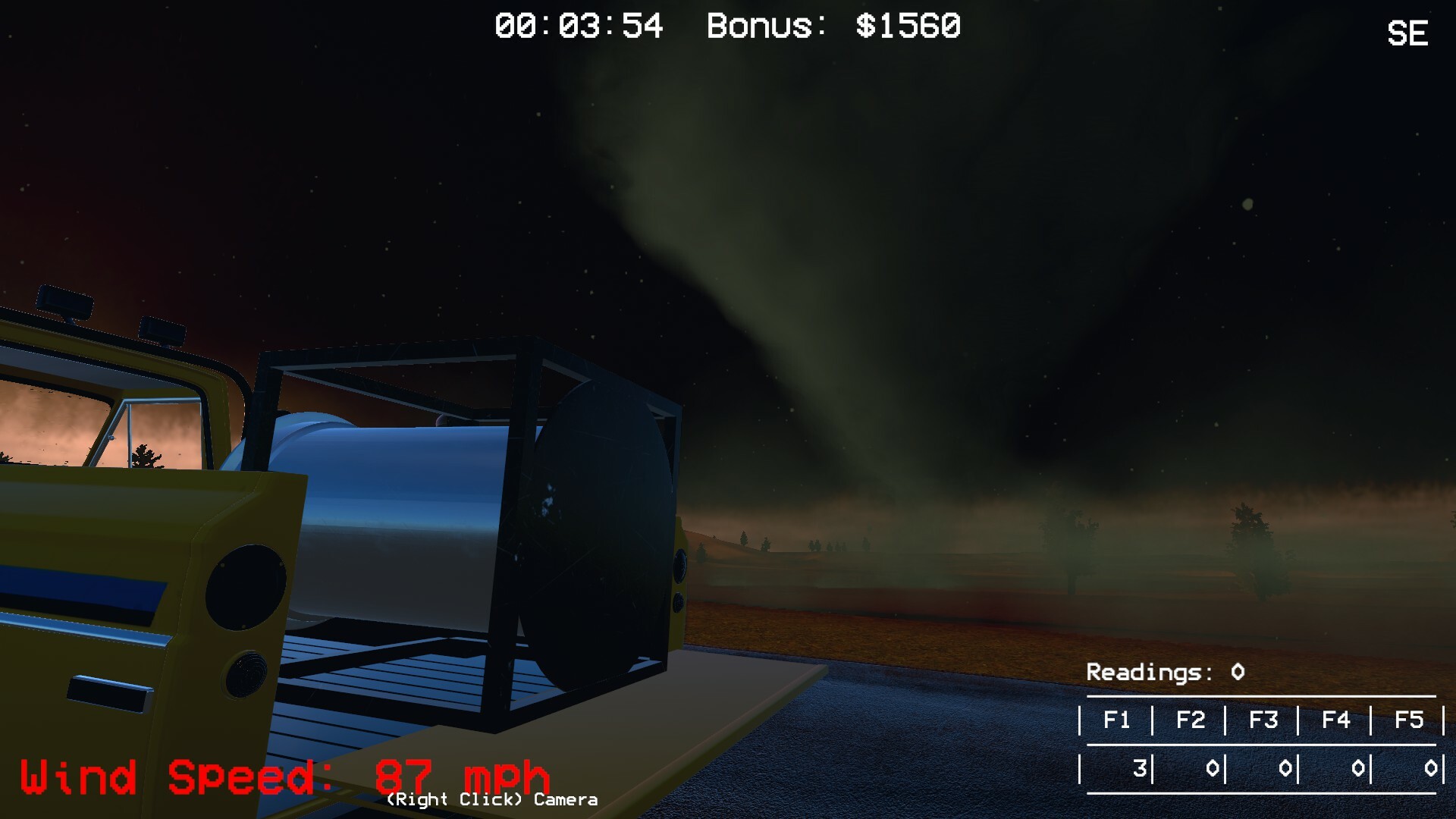
Task: Select the F1 readings column
Action: click(x=1117, y=720)
